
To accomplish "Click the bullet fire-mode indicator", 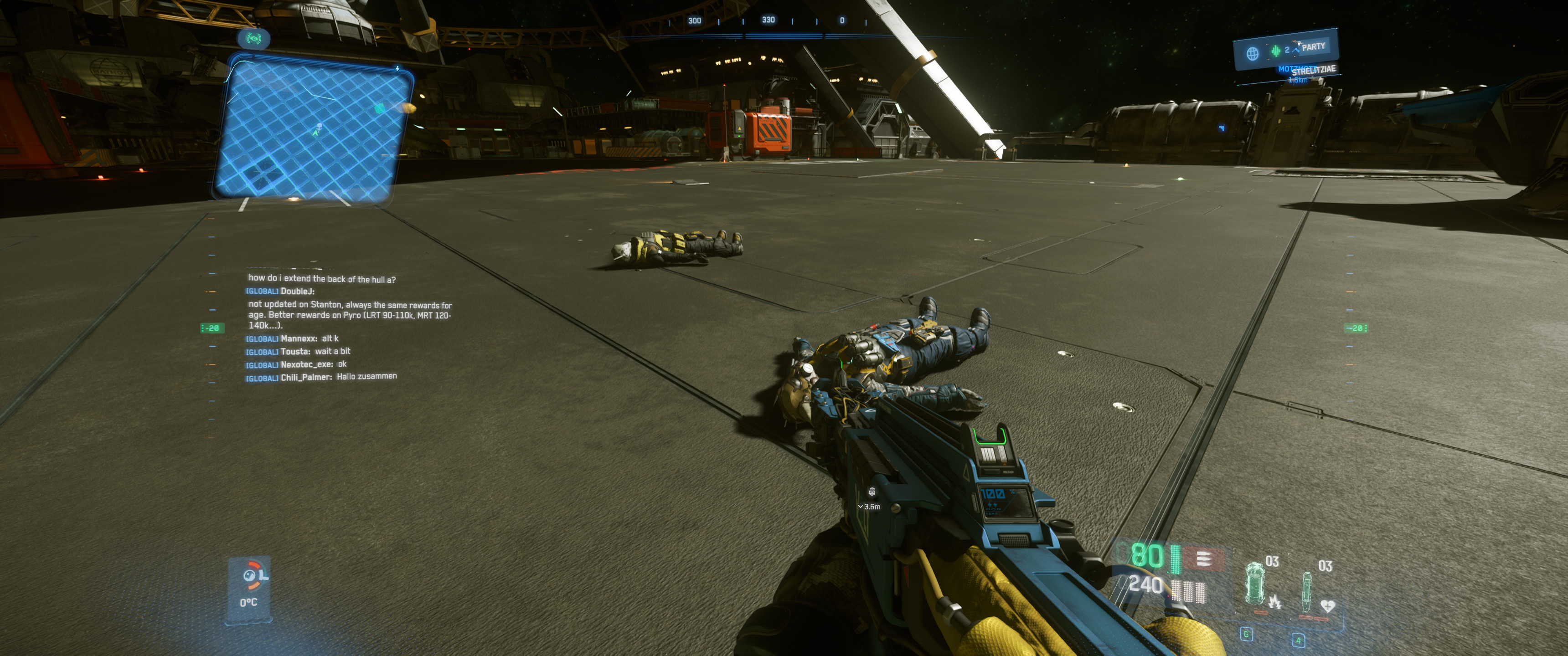I will coord(1203,559).
